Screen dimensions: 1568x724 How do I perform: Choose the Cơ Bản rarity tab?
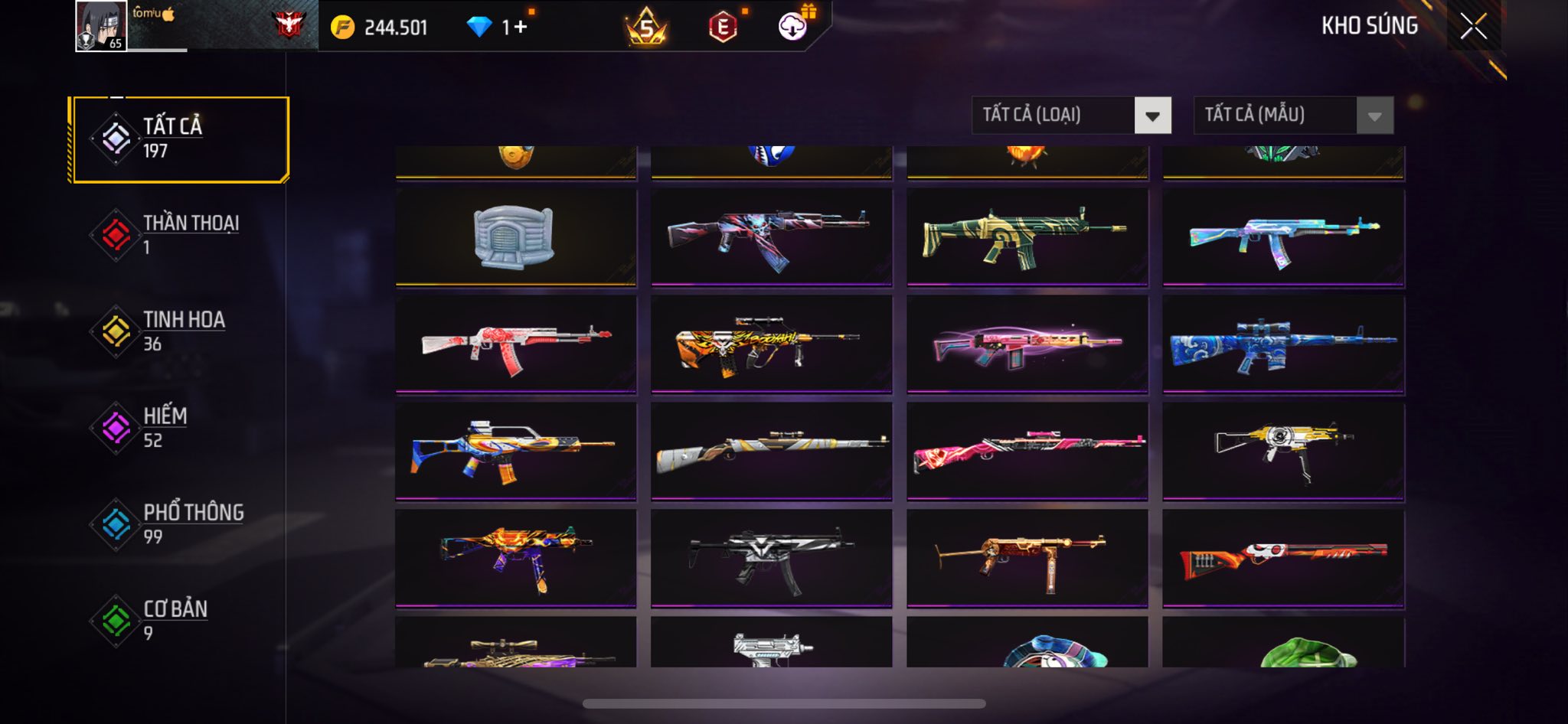(x=179, y=621)
